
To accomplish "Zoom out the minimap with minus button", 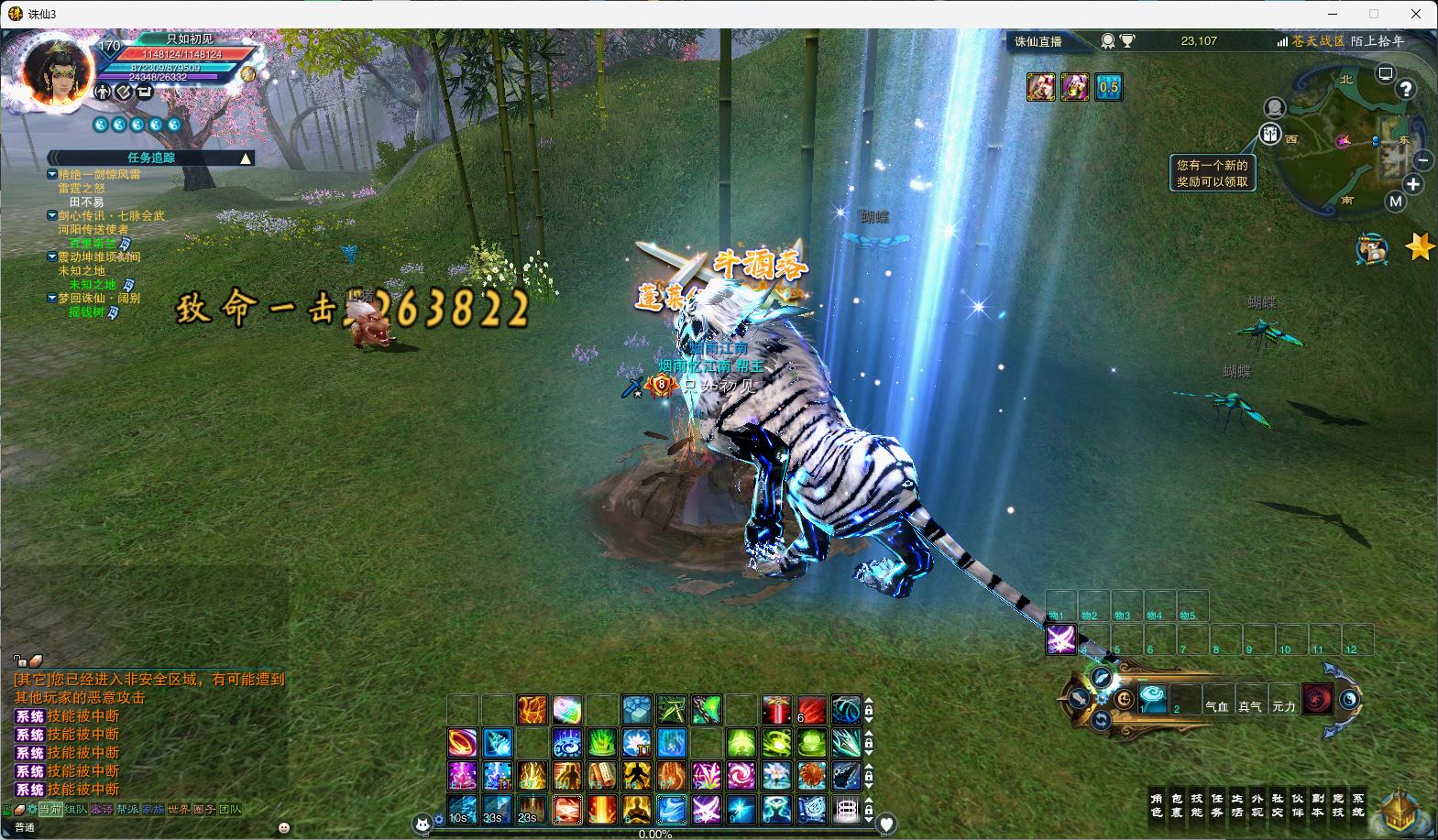I will tap(1423, 159).
